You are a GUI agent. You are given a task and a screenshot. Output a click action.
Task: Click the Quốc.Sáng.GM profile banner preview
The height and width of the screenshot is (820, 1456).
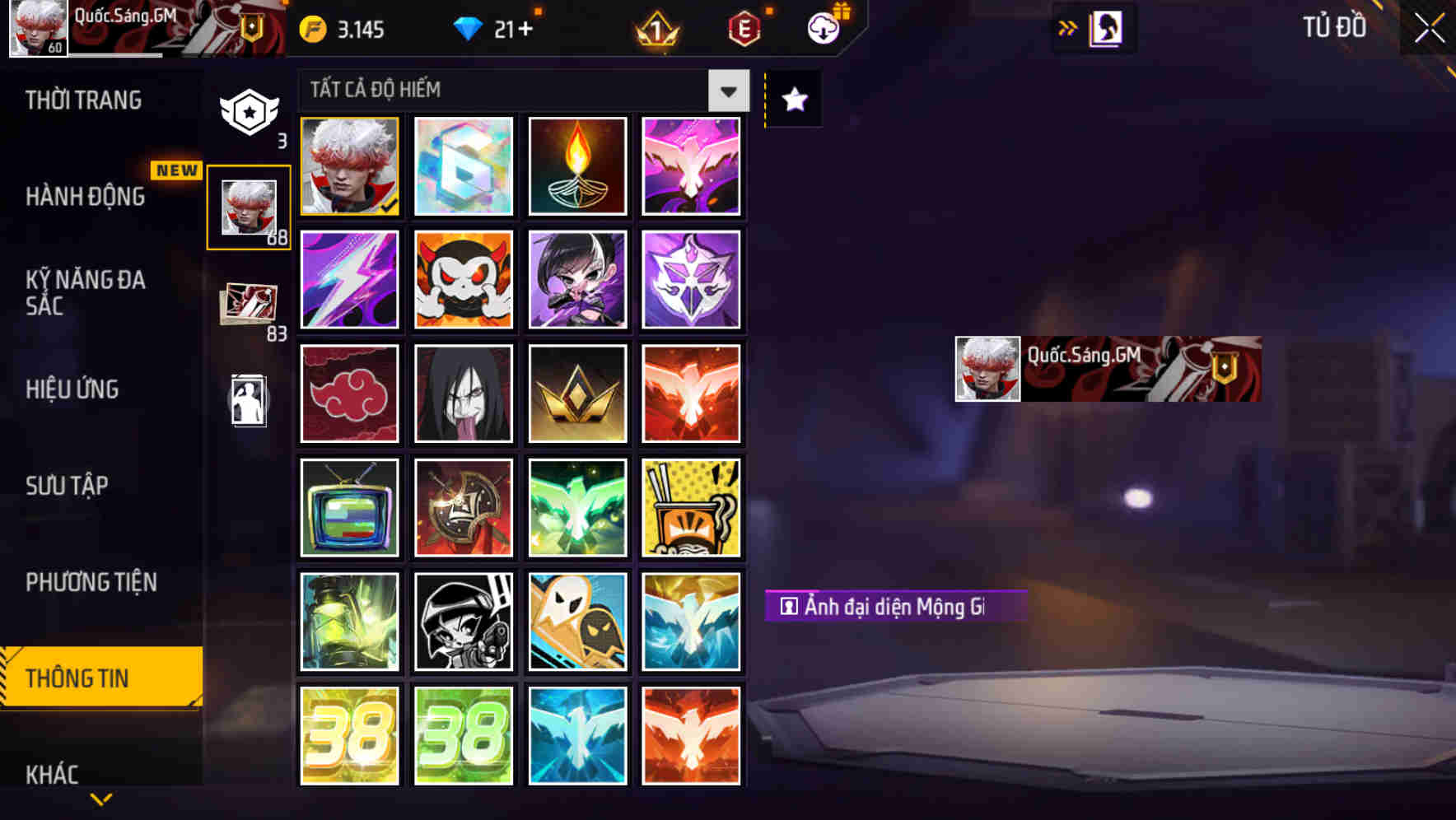point(1108,368)
